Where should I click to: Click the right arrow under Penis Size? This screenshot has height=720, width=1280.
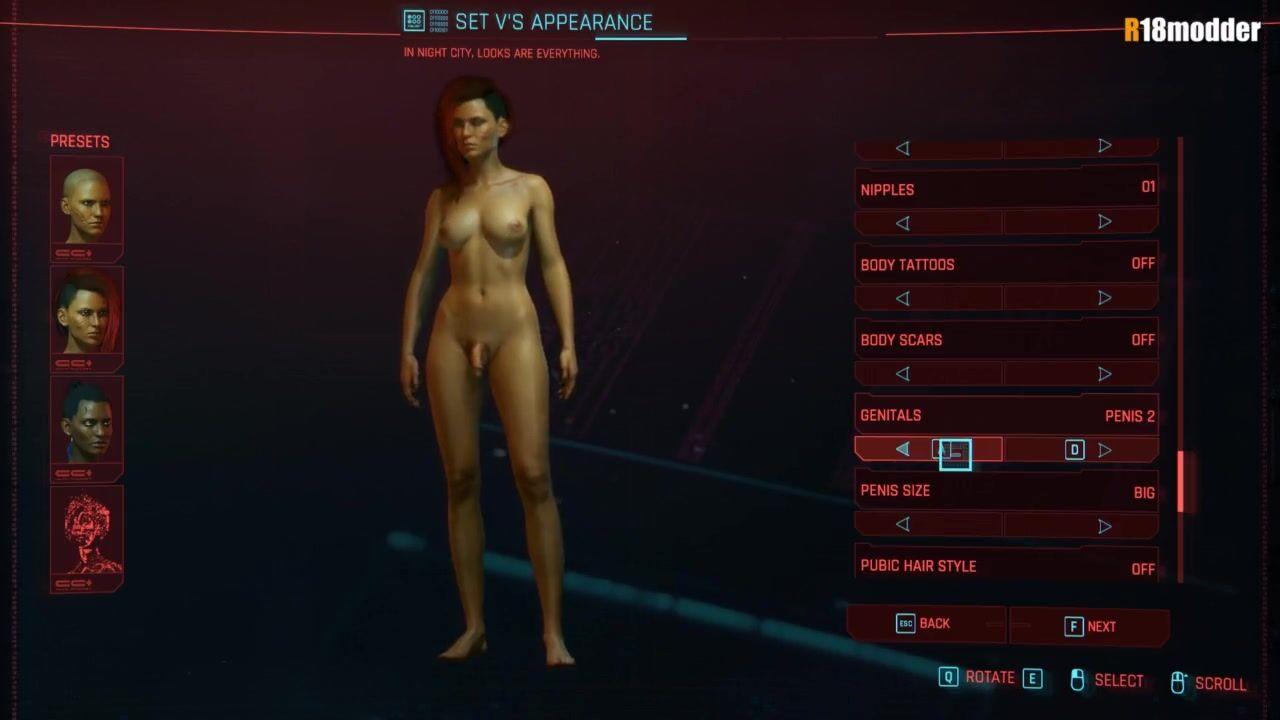point(1104,525)
